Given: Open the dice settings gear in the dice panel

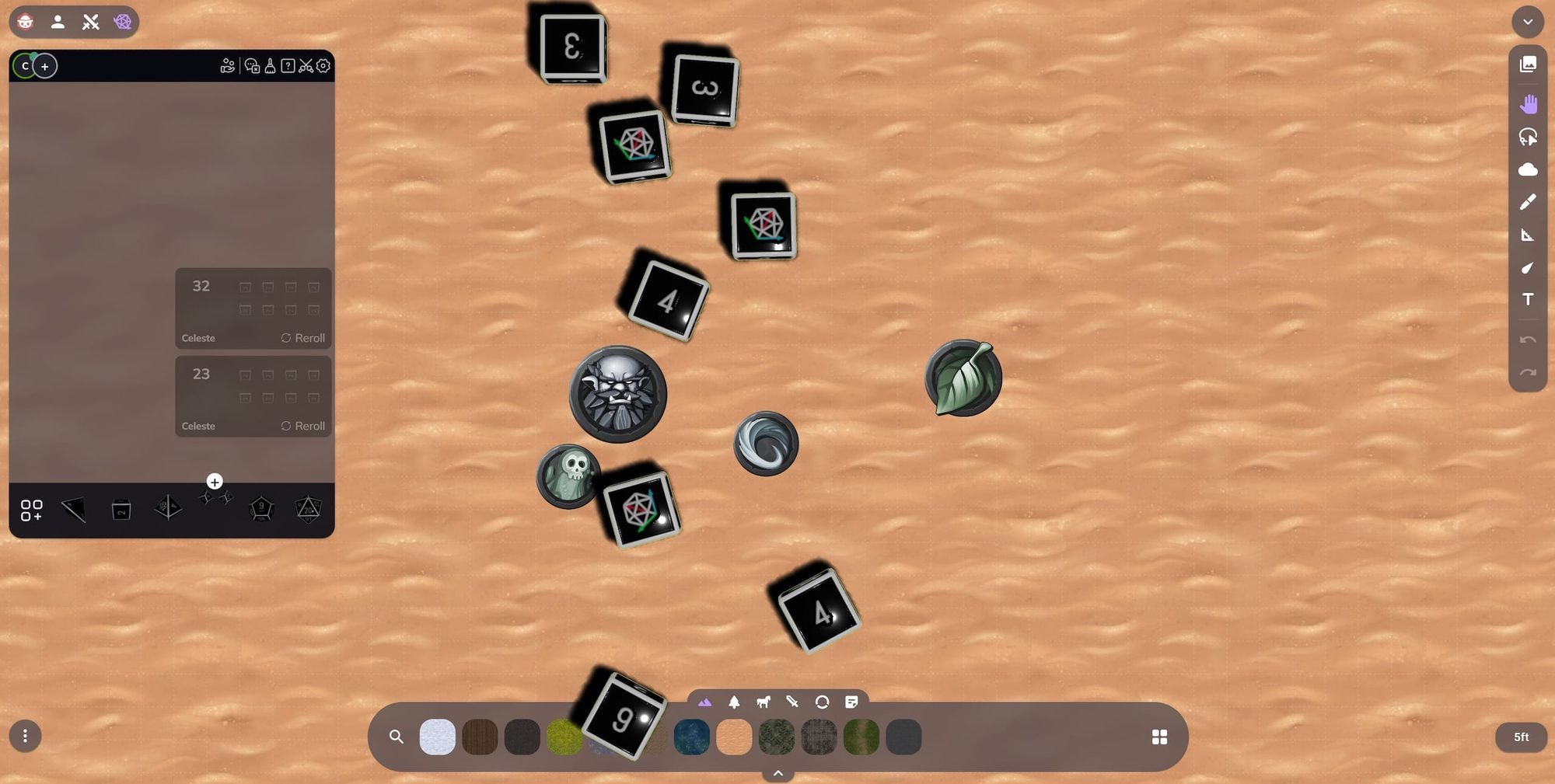Looking at the screenshot, I should click(323, 66).
